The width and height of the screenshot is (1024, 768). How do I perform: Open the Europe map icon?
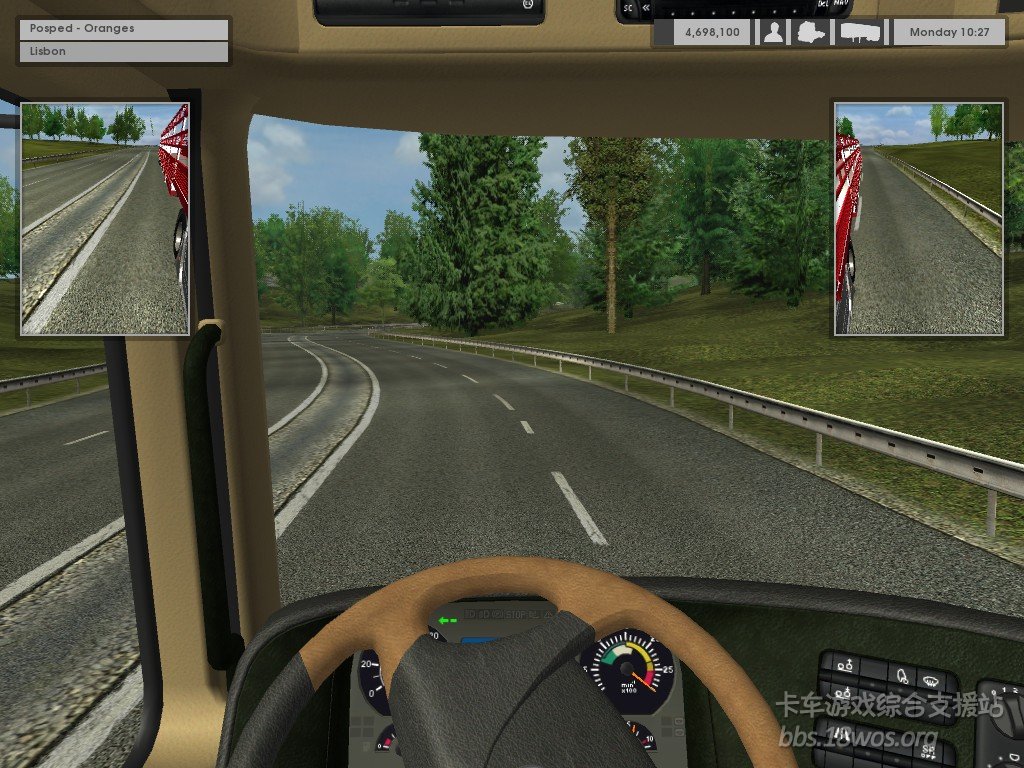tap(812, 32)
